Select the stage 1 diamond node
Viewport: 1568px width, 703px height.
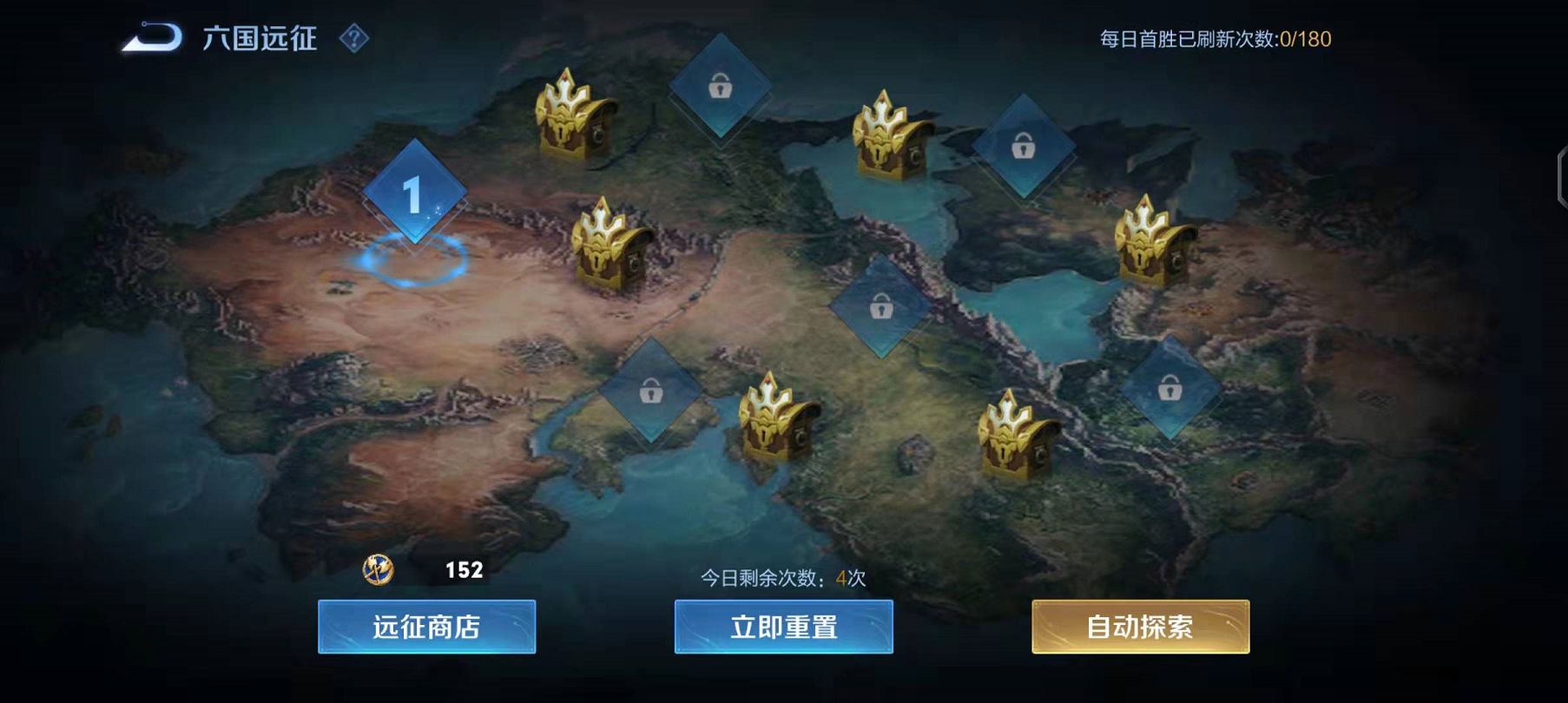pos(414,193)
